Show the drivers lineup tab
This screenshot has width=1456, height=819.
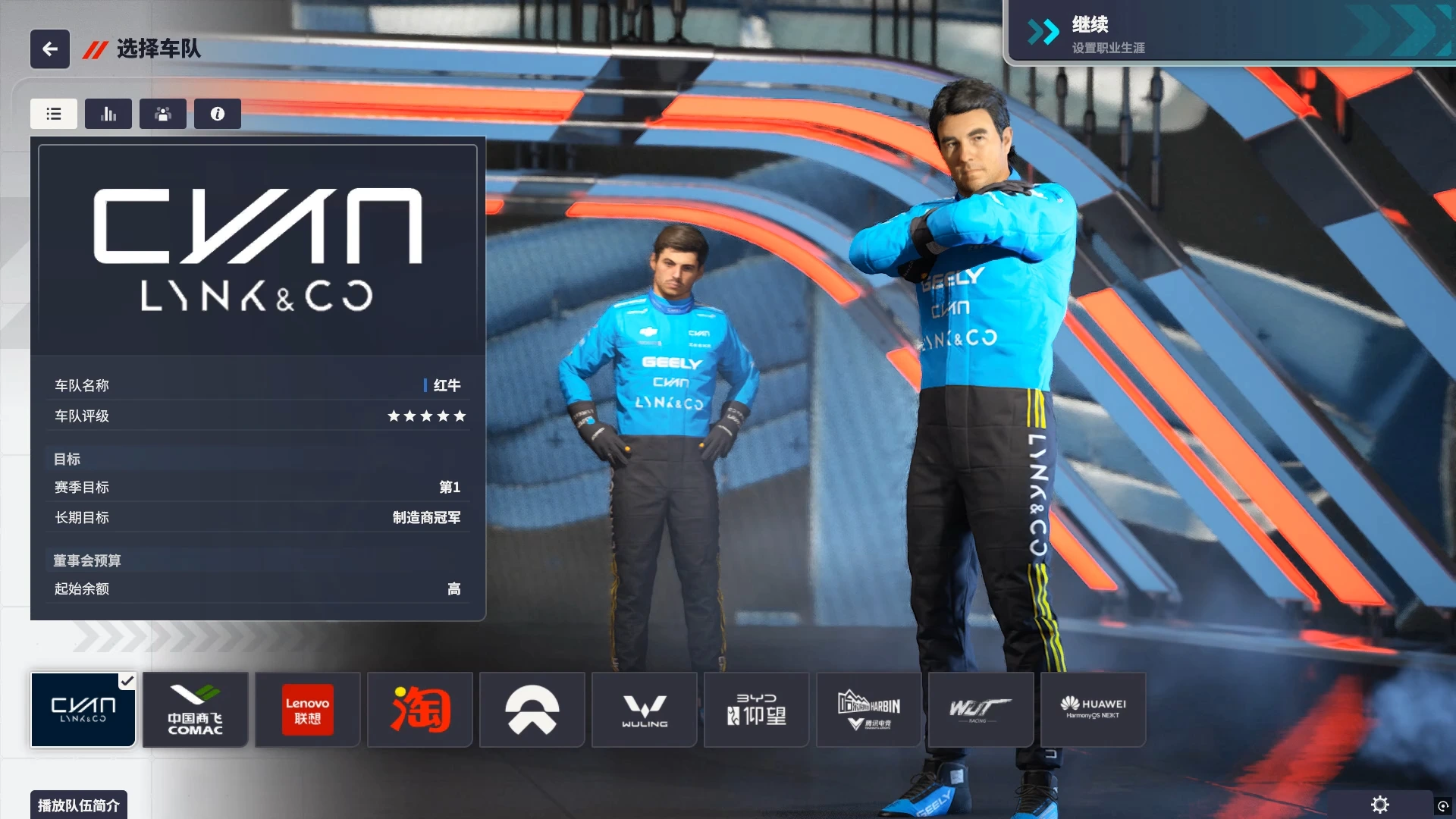click(x=163, y=114)
